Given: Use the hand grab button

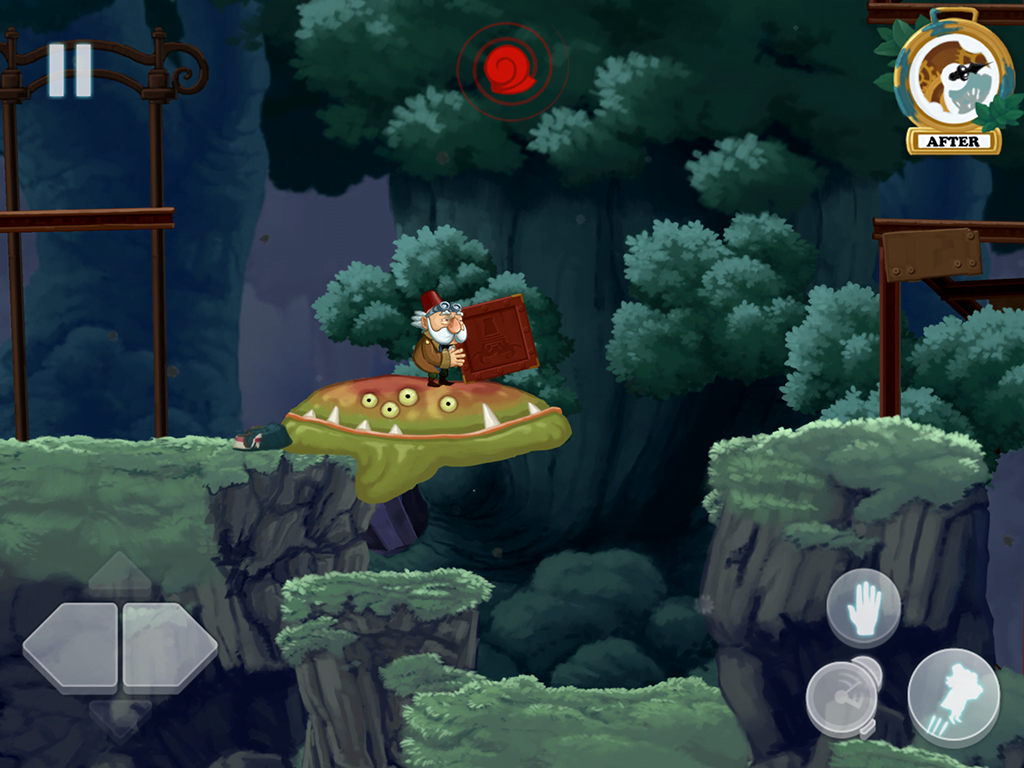Looking at the screenshot, I should point(863,608).
